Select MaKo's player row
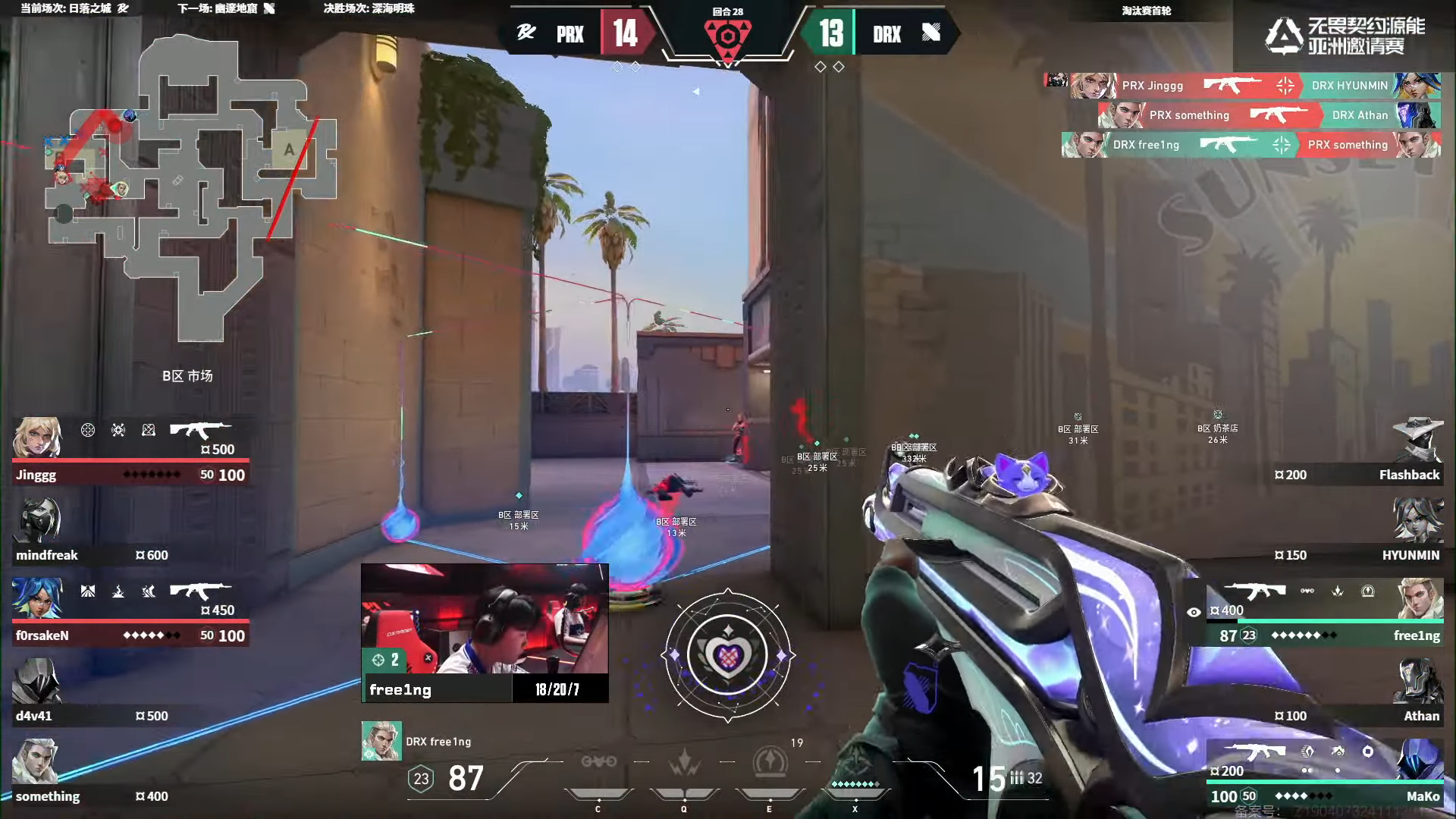Image resolution: width=1456 pixels, height=819 pixels. coord(1323,773)
